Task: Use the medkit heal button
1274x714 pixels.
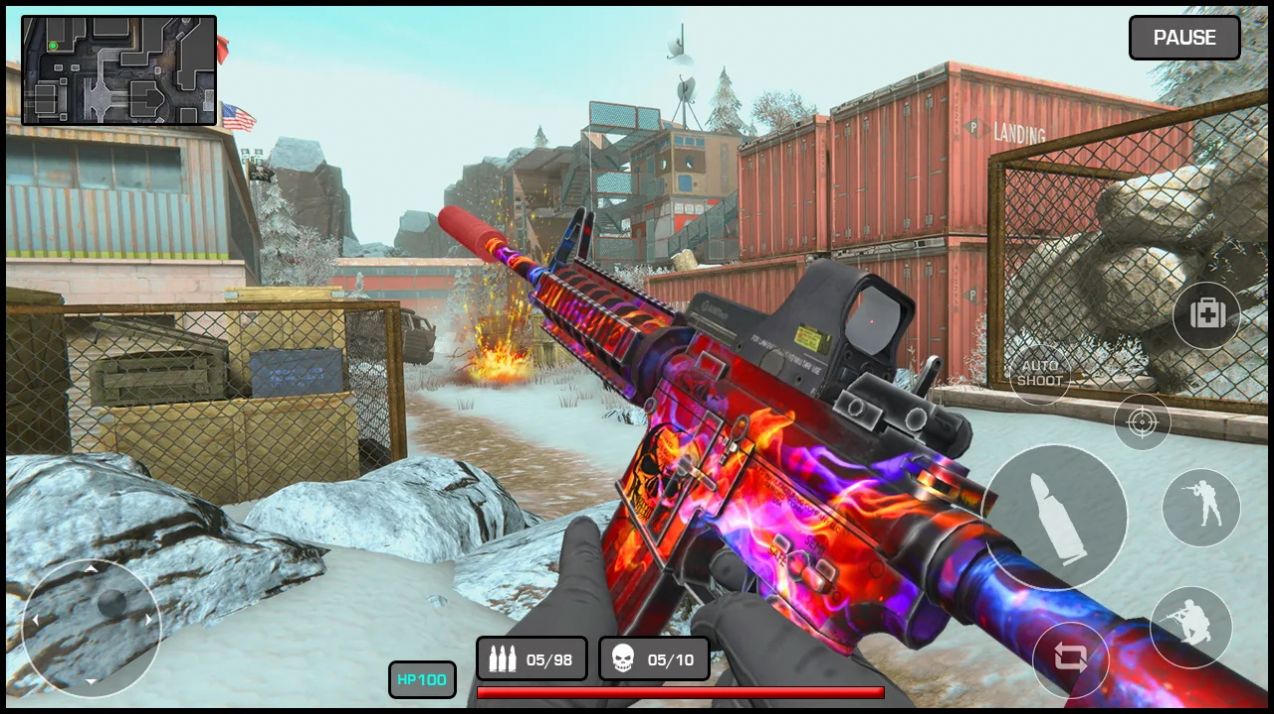Action: tap(1206, 315)
